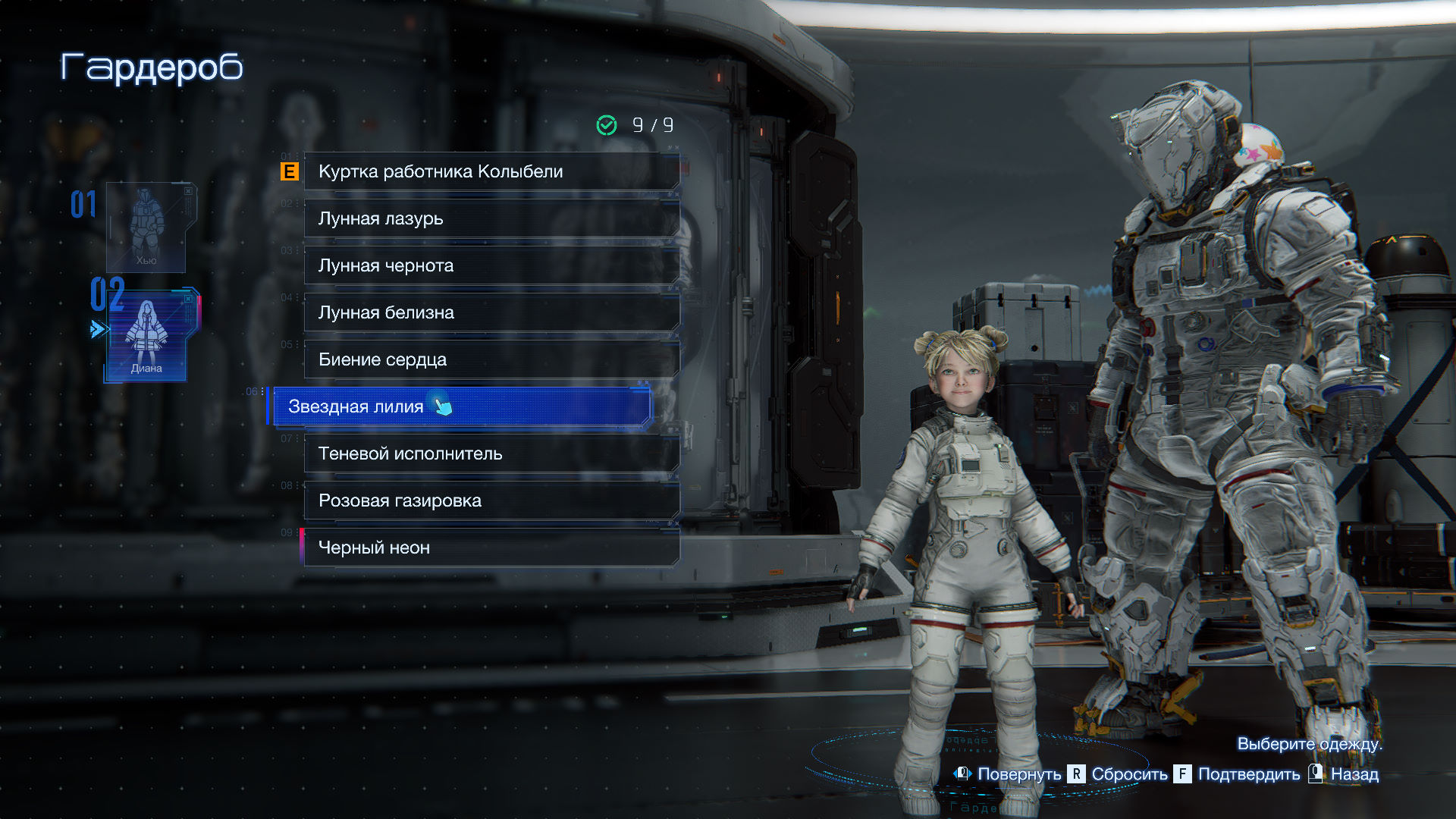Confirm outfit with Подтвердить

point(1247,774)
